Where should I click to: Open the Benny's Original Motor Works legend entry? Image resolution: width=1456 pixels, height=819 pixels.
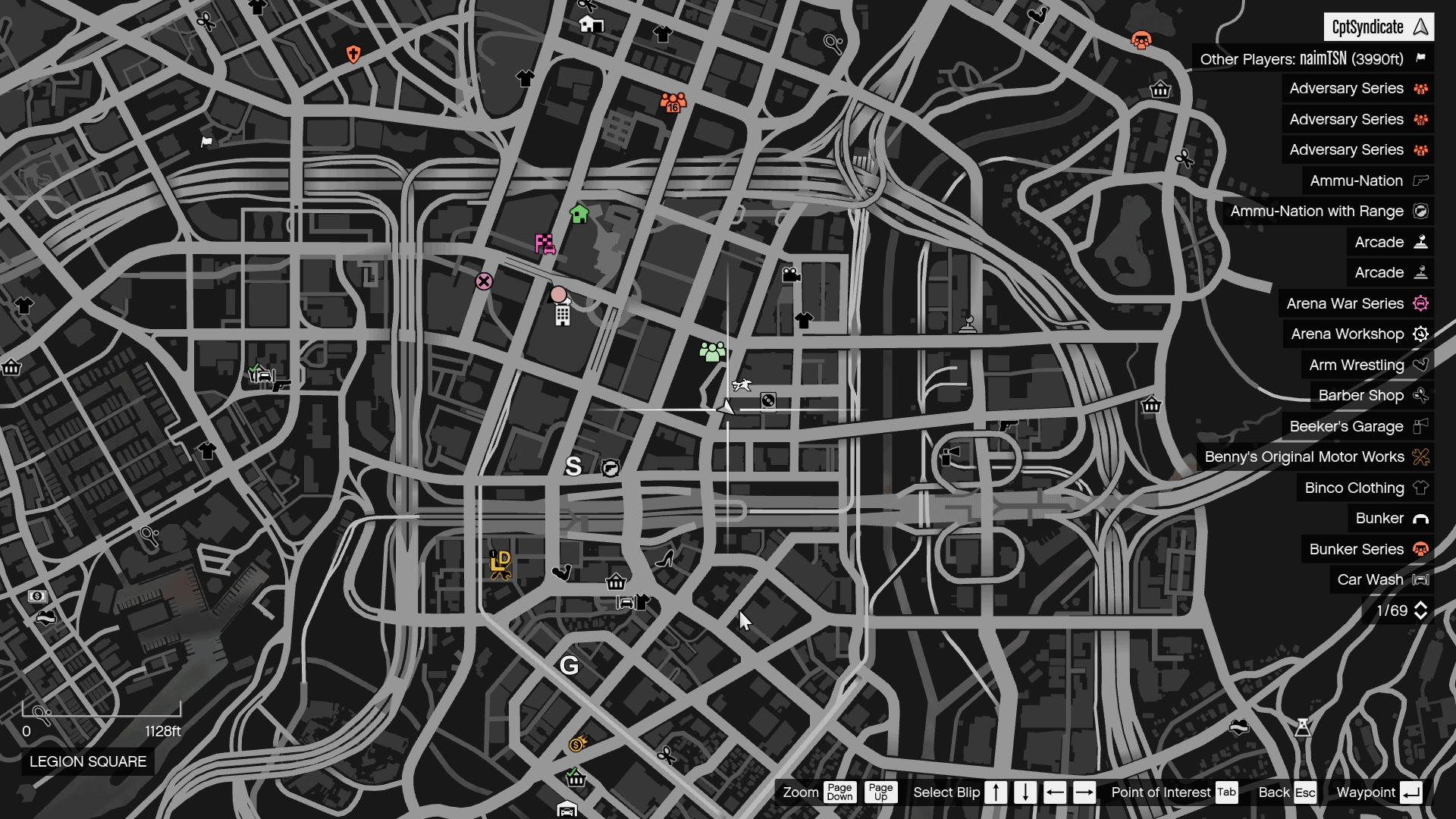point(1305,457)
